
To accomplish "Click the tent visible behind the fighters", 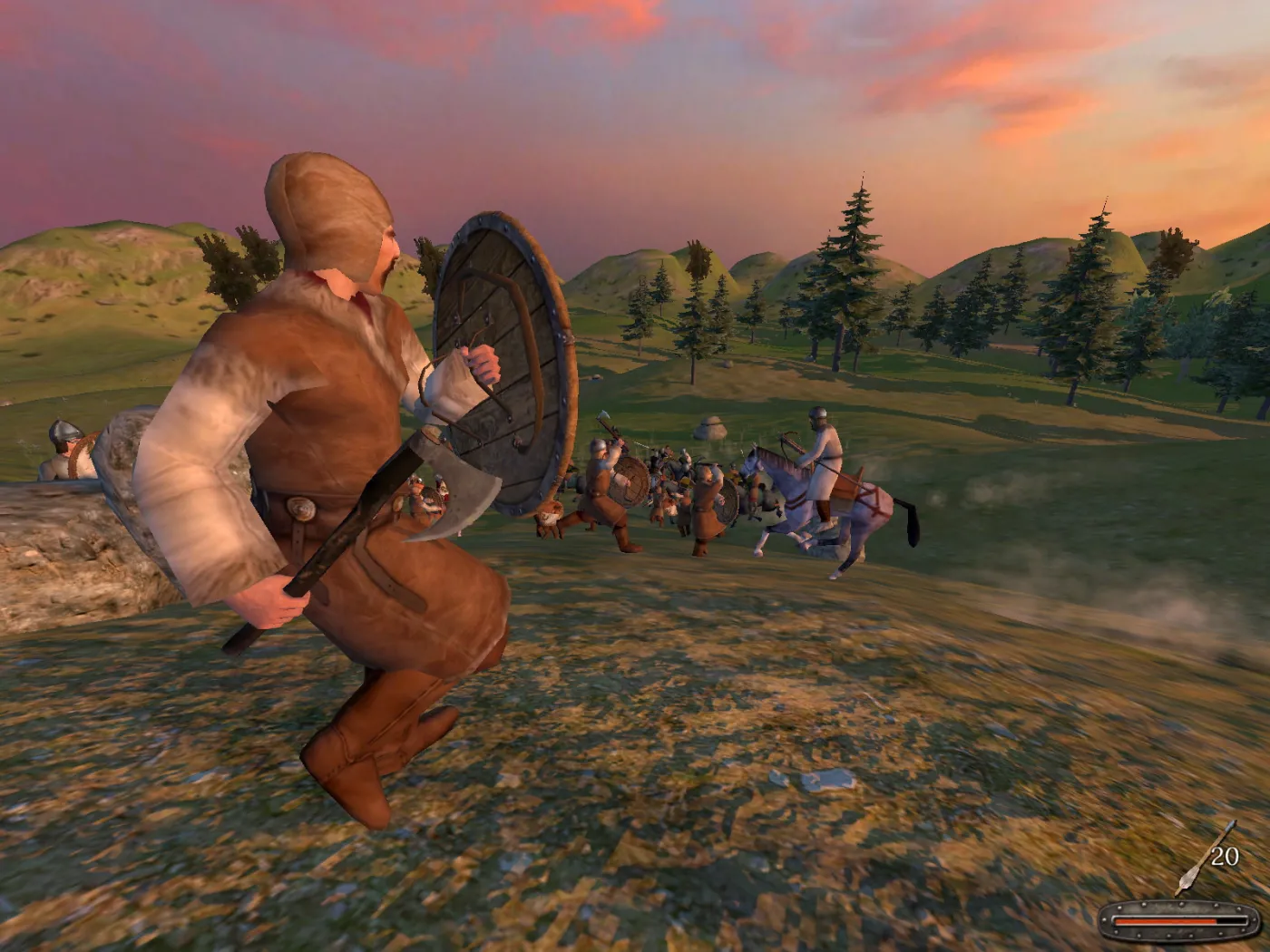I will pyautogui.click(x=713, y=426).
